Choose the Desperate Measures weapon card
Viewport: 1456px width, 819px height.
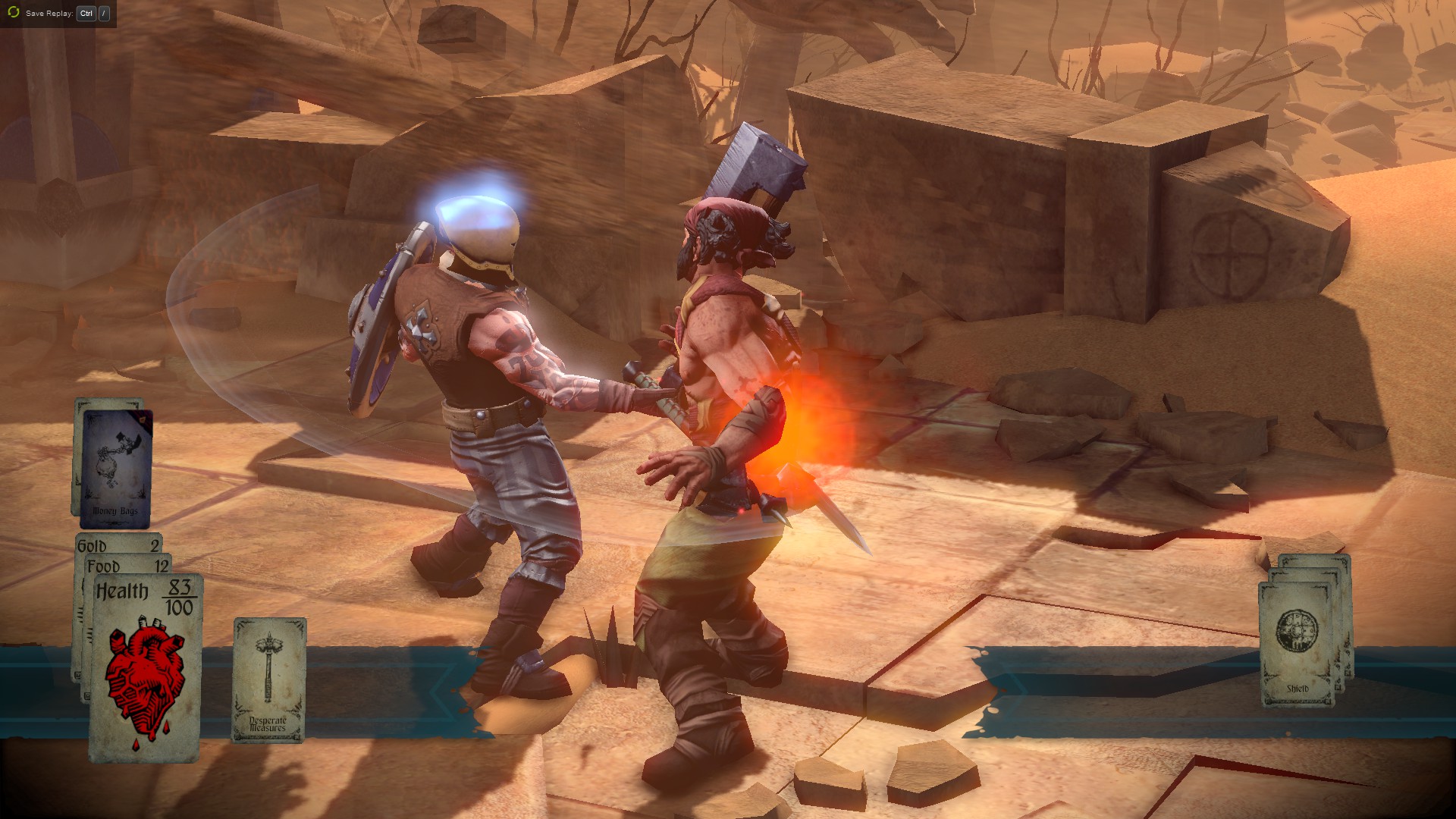point(268,679)
